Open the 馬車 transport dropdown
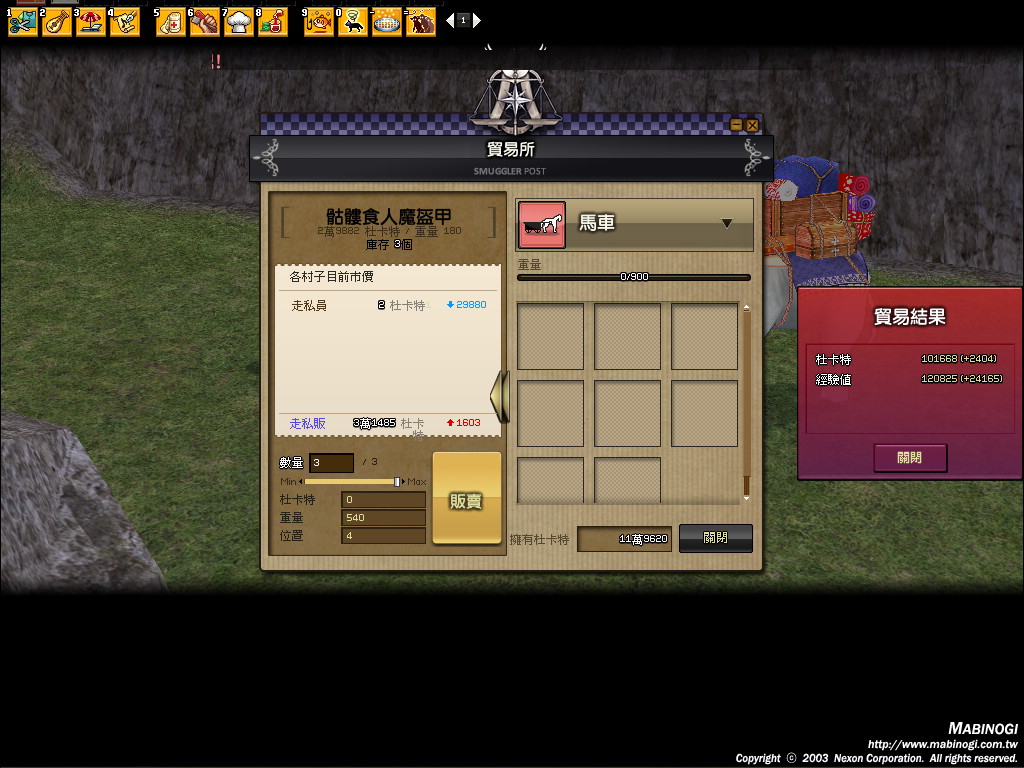This screenshot has height=768, width=1024. [727, 223]
